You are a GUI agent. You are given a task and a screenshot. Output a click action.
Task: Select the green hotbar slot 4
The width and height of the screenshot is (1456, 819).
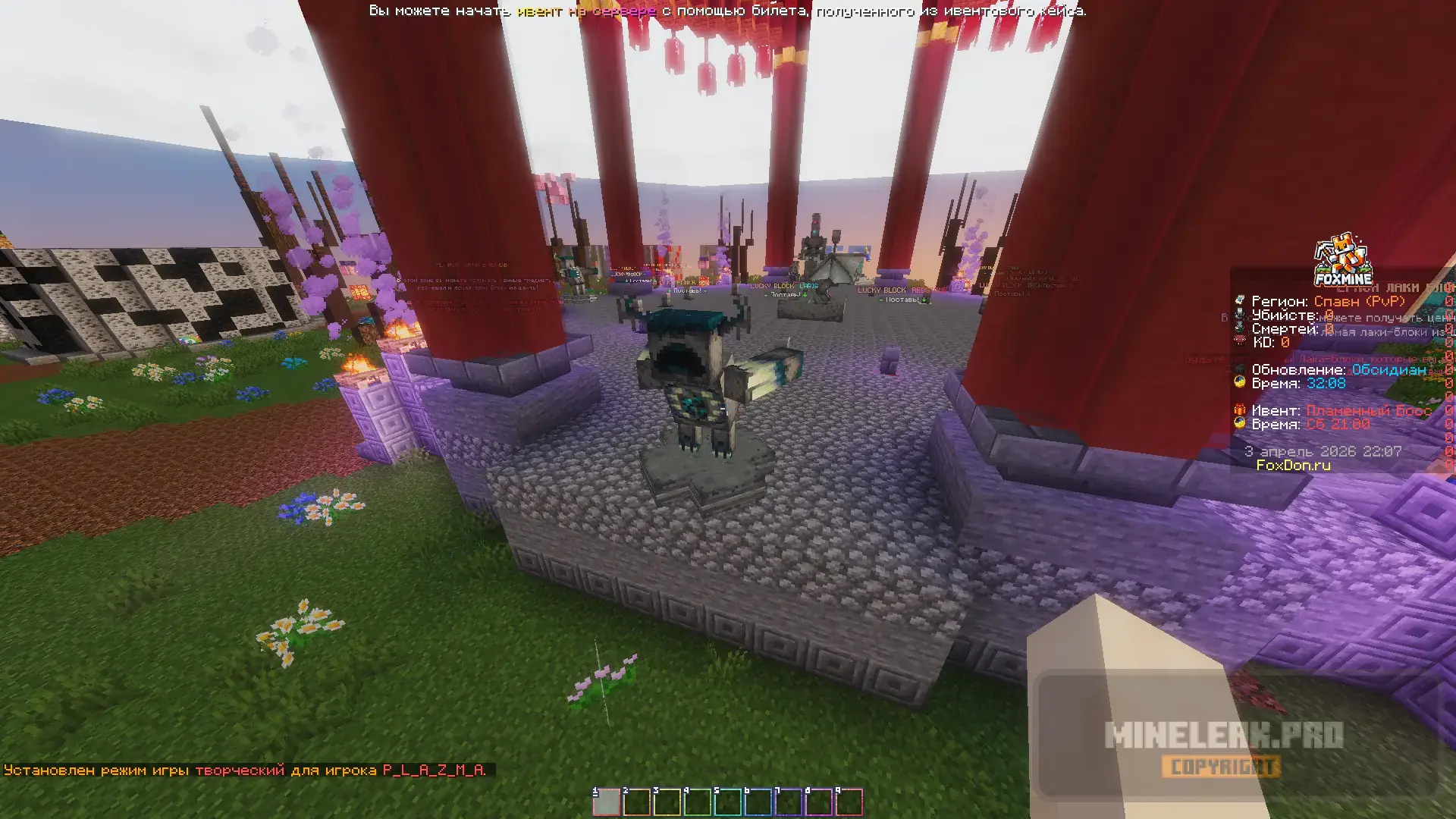pos(697,802)
